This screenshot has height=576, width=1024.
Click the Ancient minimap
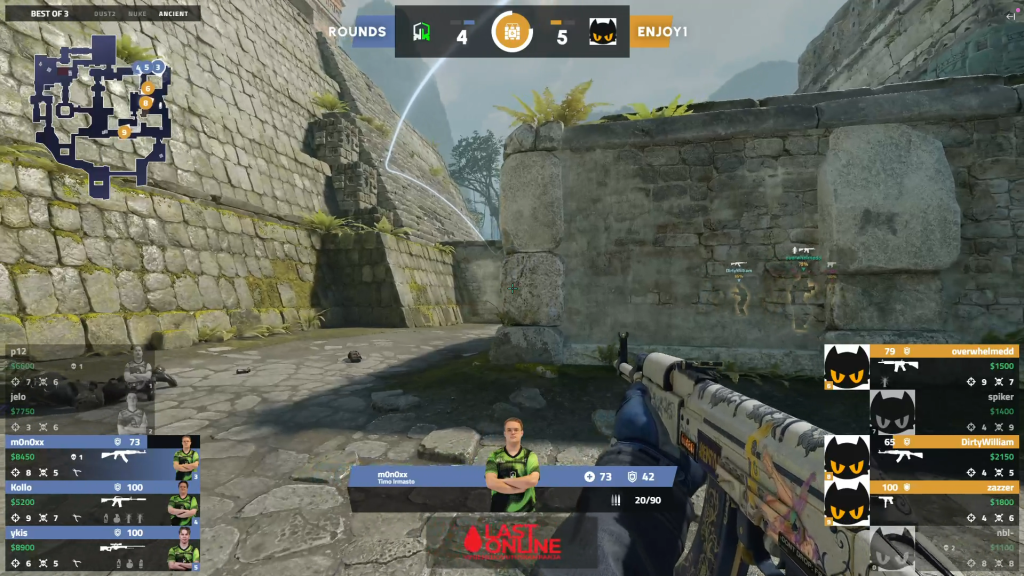[x=100, y=112]
